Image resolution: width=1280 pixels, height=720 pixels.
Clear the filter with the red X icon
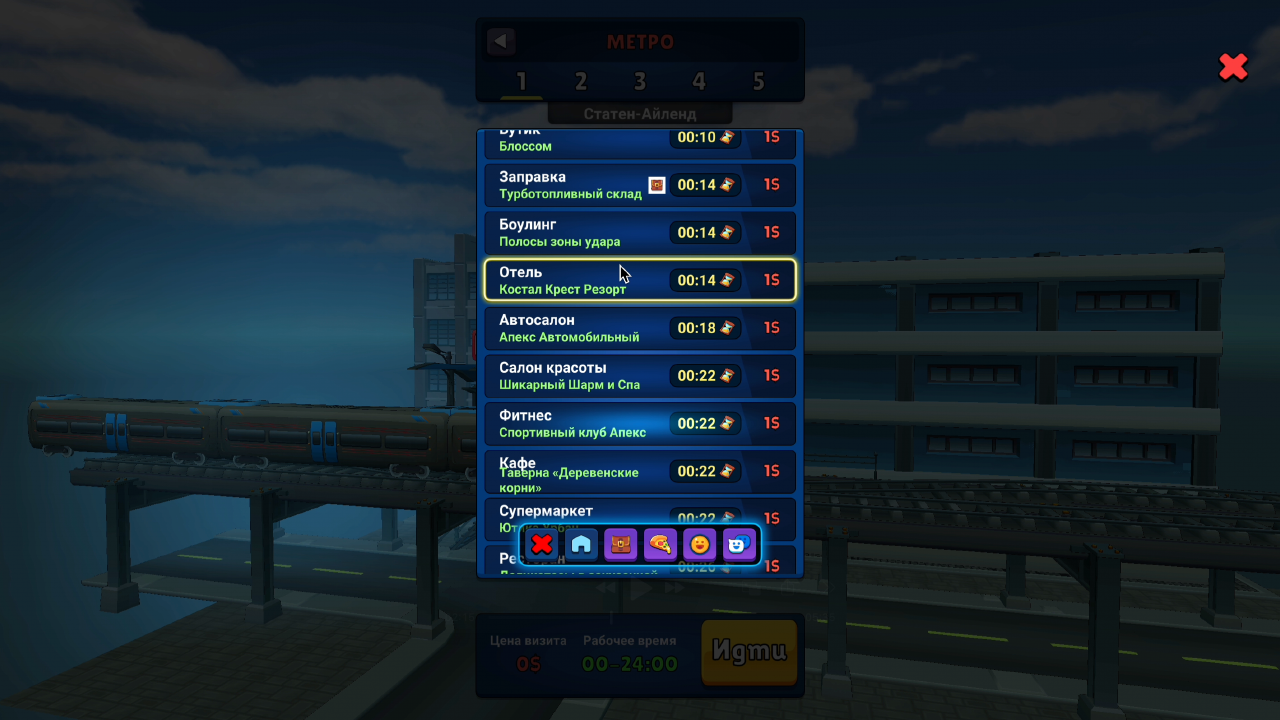[540, 544]
